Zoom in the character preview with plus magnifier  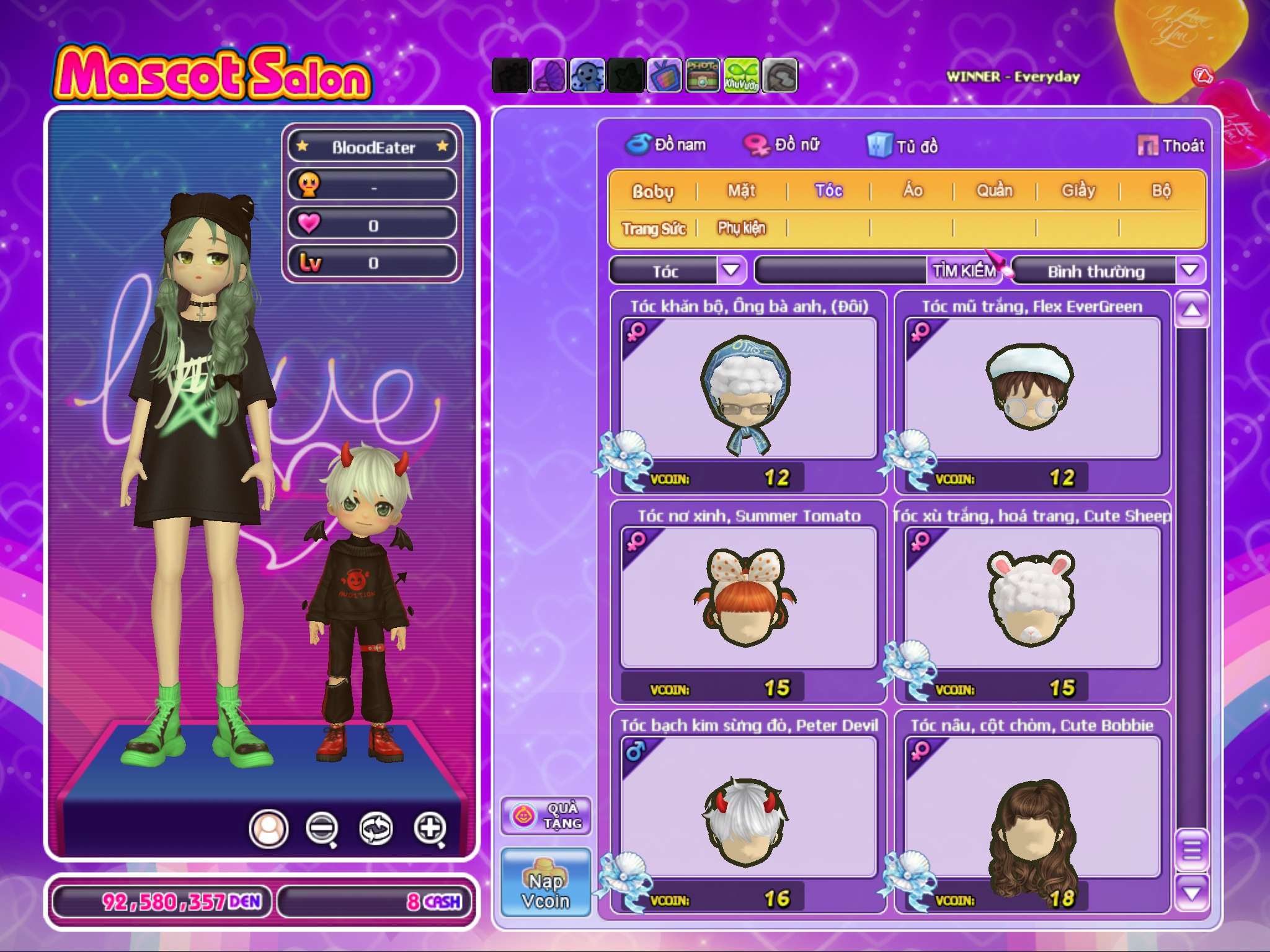point(430,828)
